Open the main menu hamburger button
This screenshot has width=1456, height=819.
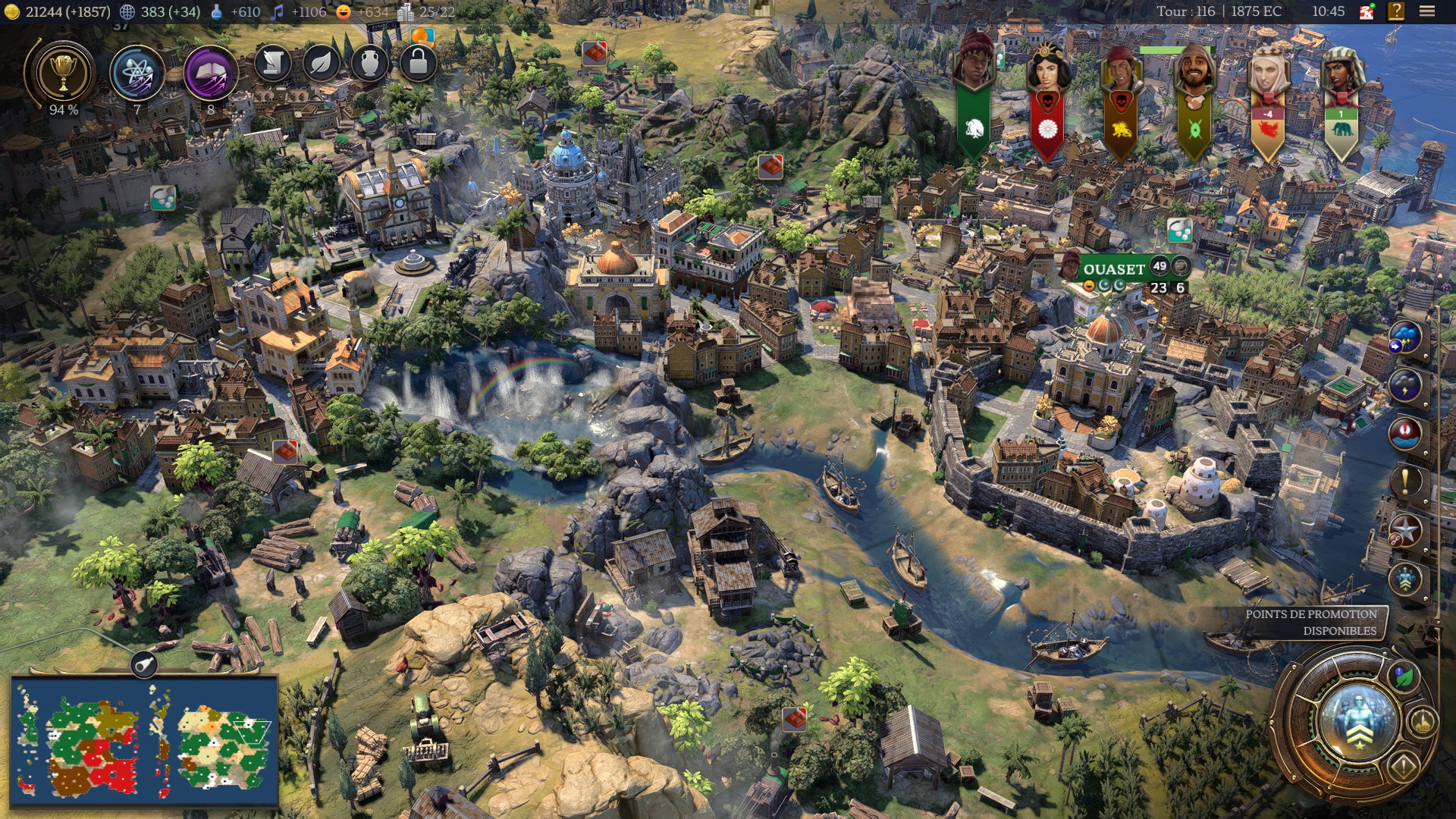(1426, 11)
